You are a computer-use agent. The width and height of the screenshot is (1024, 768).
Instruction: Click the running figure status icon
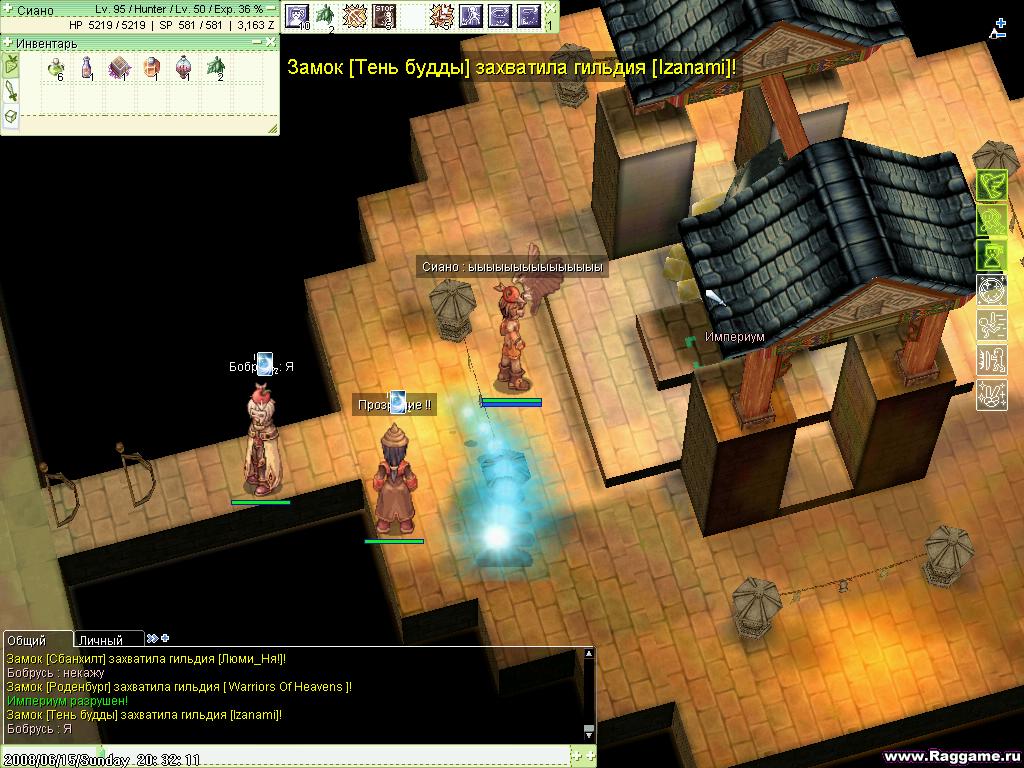[x=991, y=324]
